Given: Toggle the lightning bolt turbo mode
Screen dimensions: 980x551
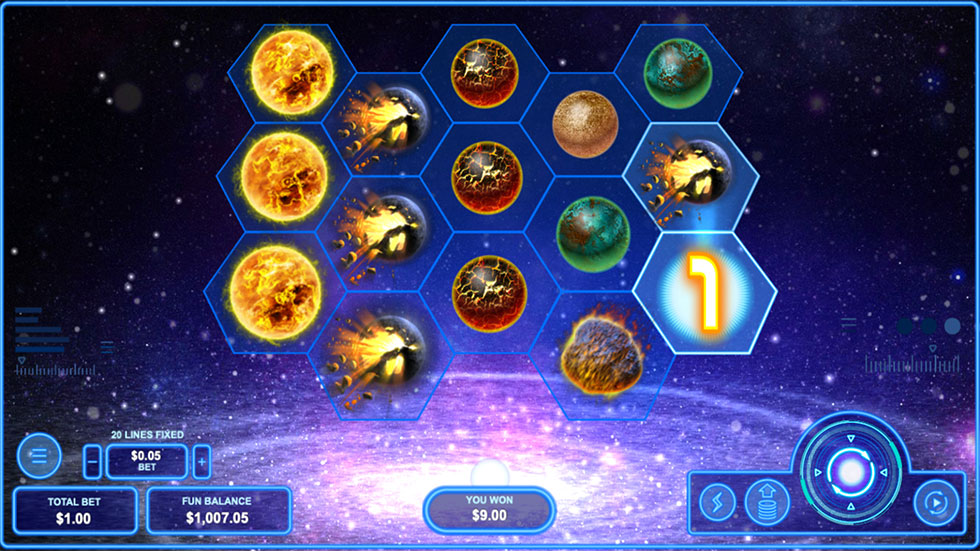Looking at the screenshot, I should (717, 502).
